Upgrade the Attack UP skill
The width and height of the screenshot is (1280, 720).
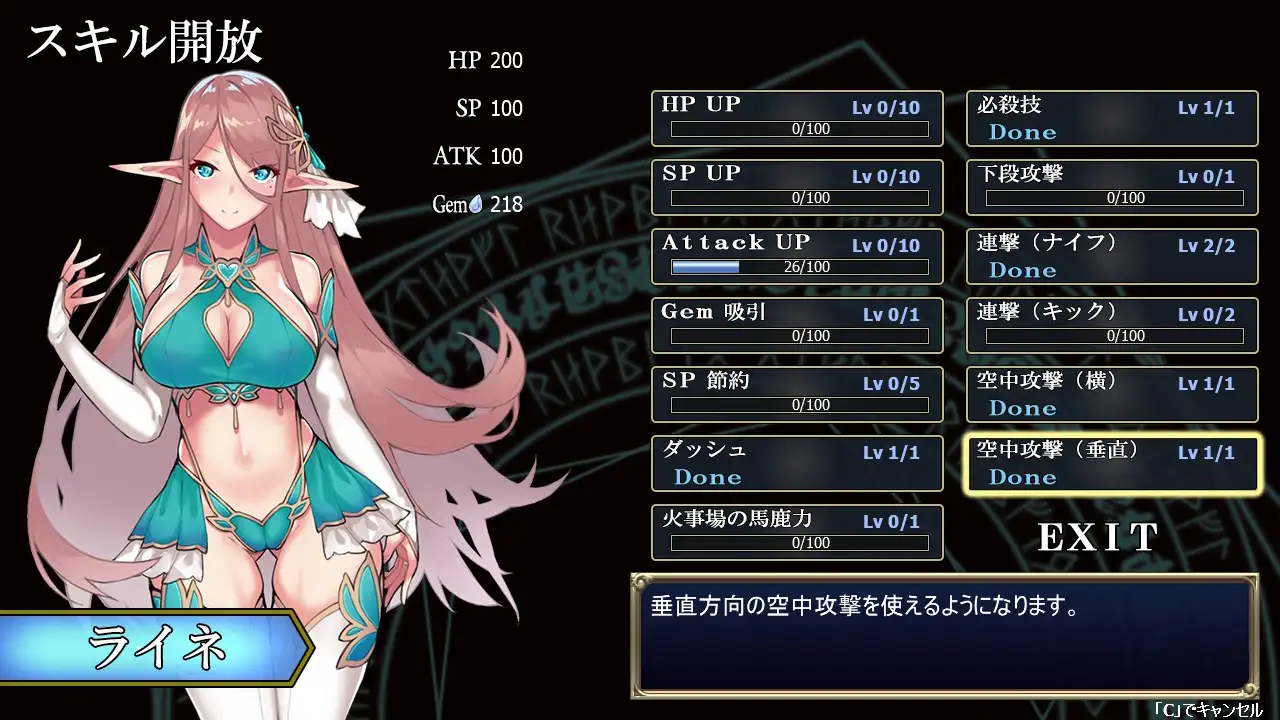click(x=797, y=256)
